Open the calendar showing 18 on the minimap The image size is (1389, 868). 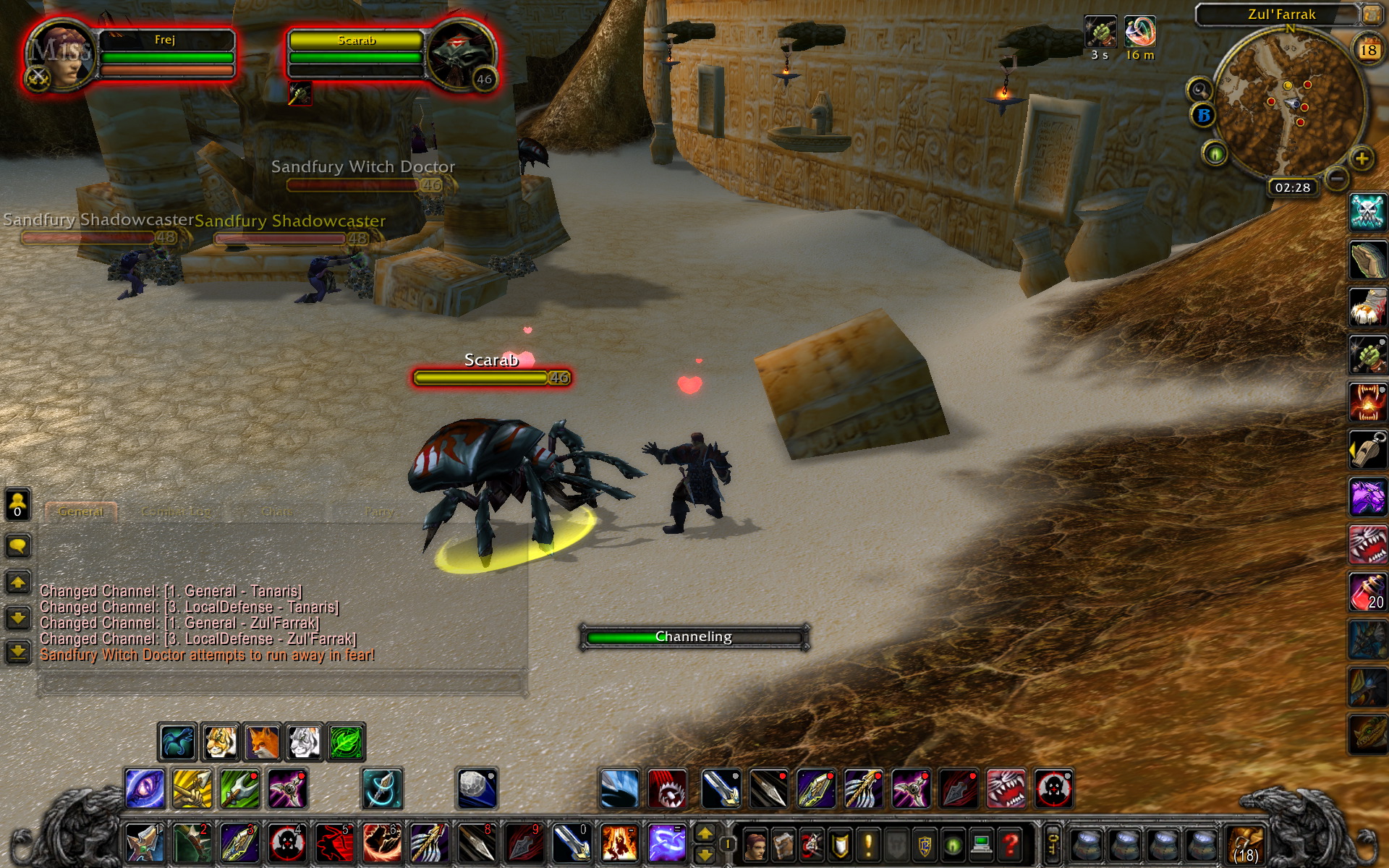[x=1369, y=49]
